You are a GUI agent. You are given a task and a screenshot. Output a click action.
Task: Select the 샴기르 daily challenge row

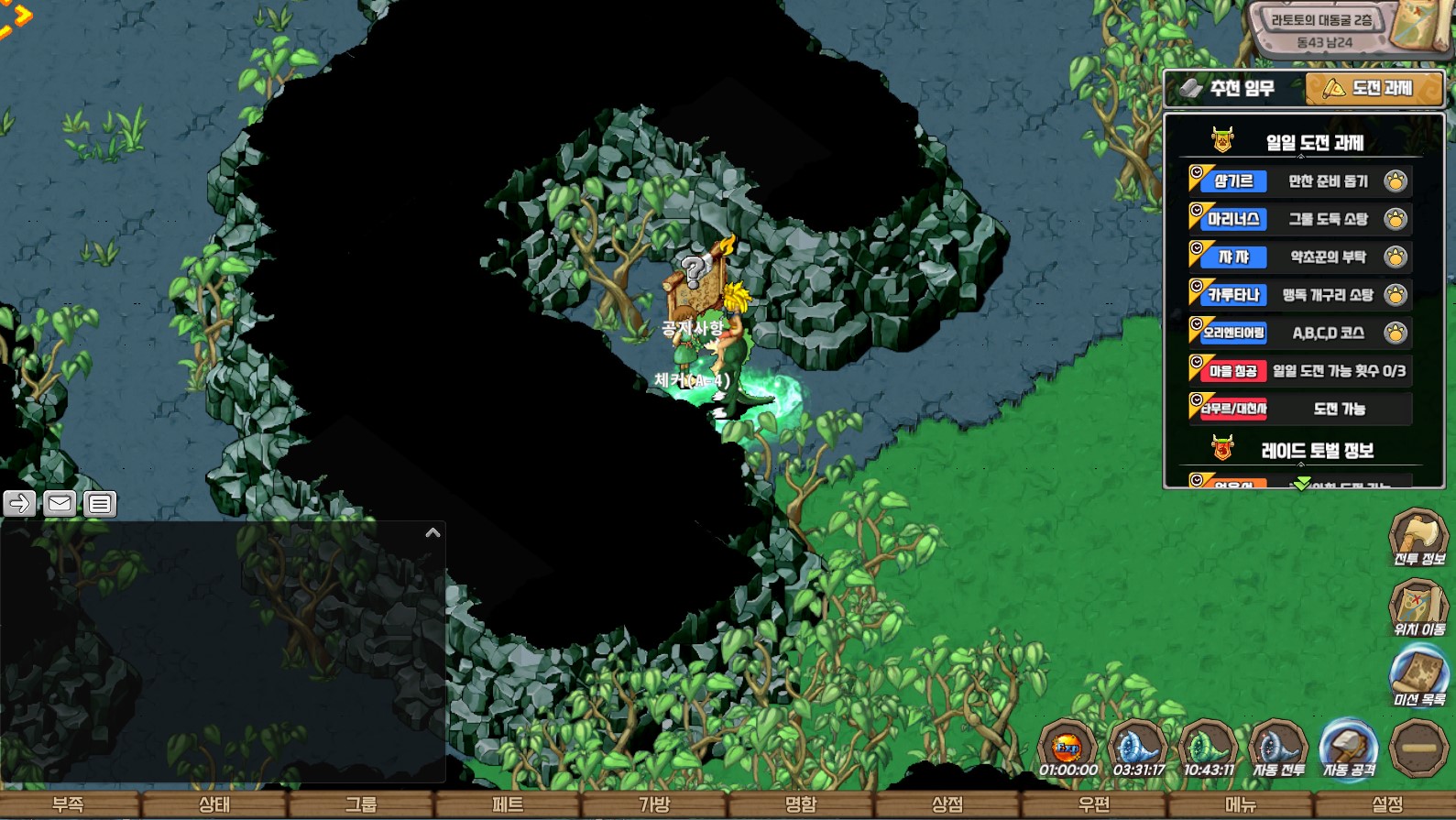click(1299, 181)
